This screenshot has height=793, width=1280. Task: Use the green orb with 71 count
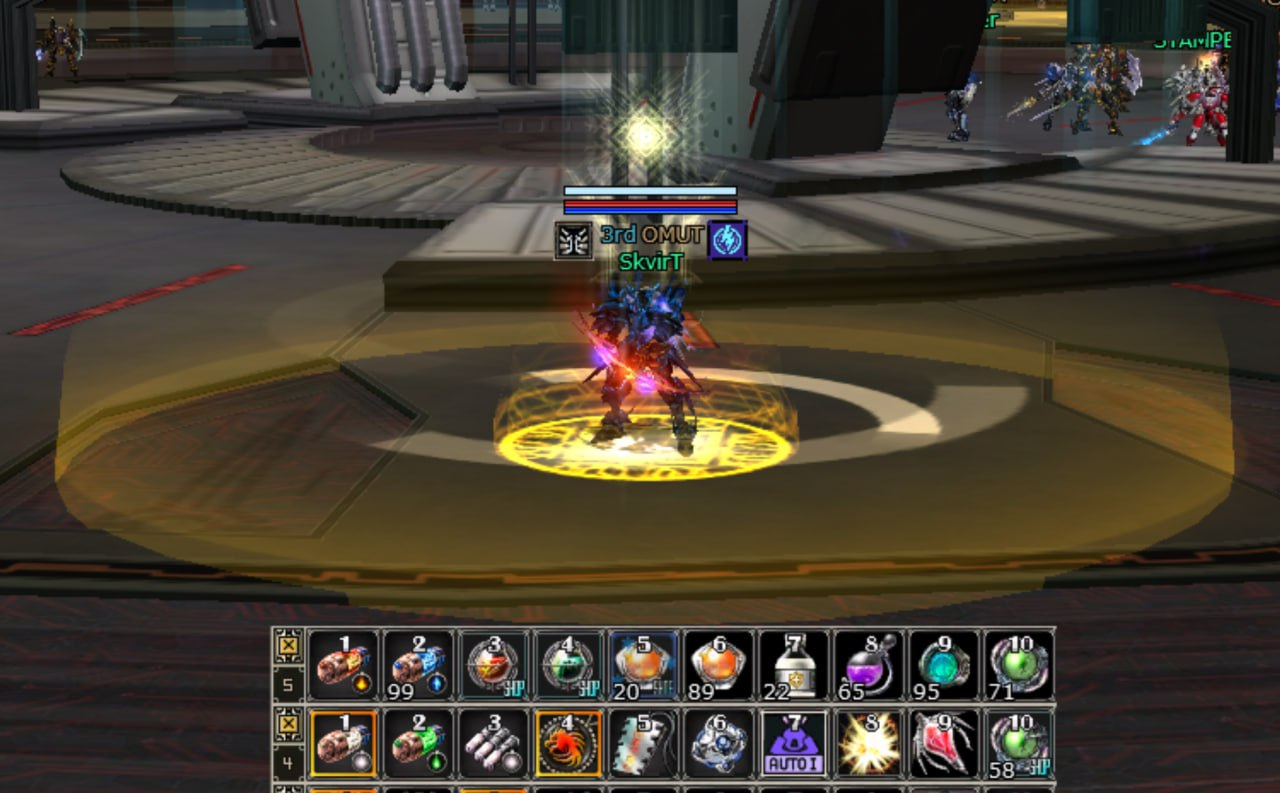coord(1019,665)
